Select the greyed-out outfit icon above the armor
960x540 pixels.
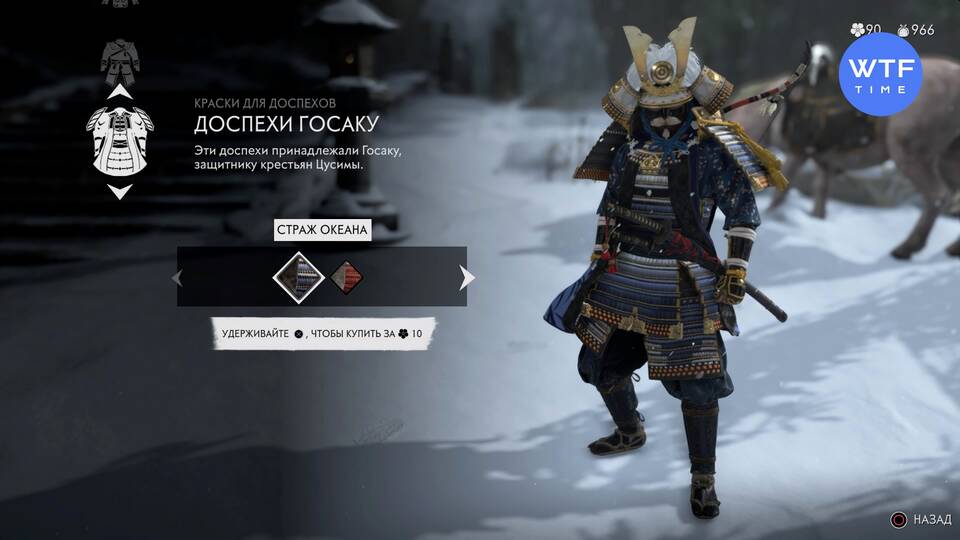point(119,60)
